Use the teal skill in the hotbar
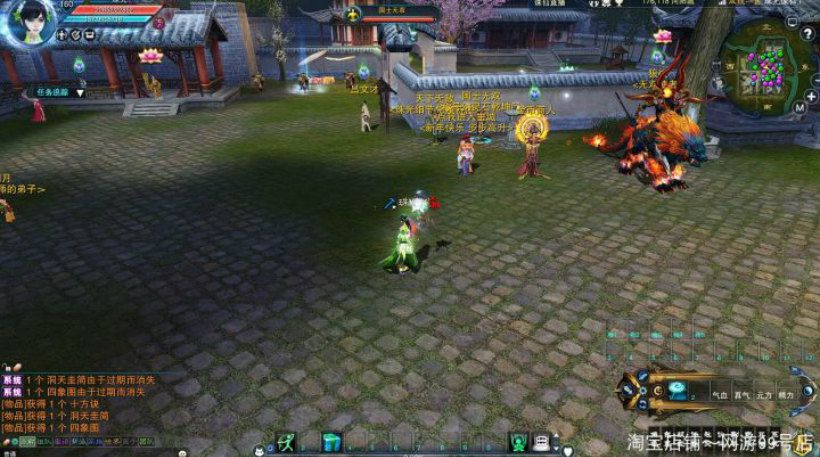 [331, 442]
